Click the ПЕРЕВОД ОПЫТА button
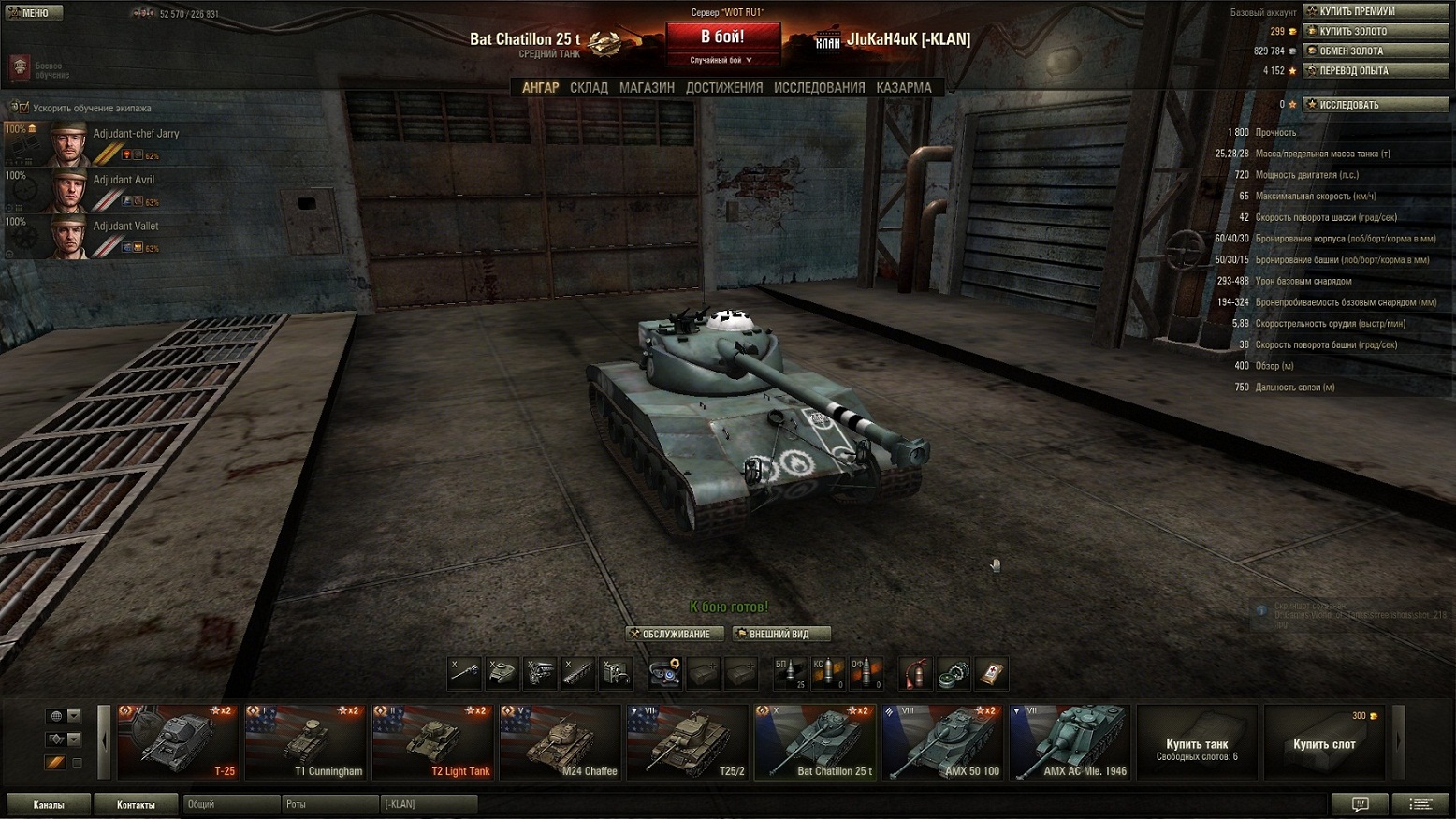This screenshot has width=1456, height=819. (1376, 70)
